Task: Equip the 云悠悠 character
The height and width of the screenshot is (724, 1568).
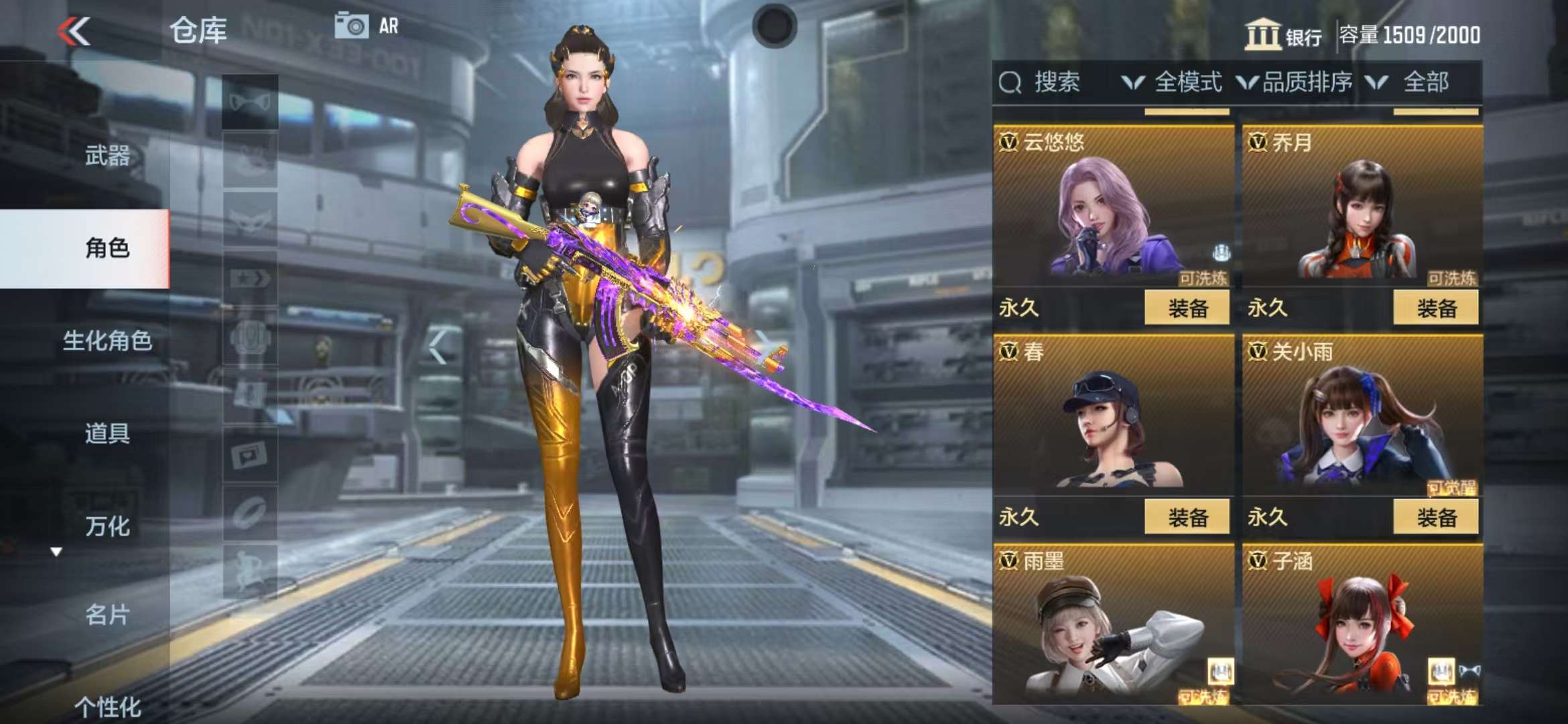Action: [x=1187, y=308]
